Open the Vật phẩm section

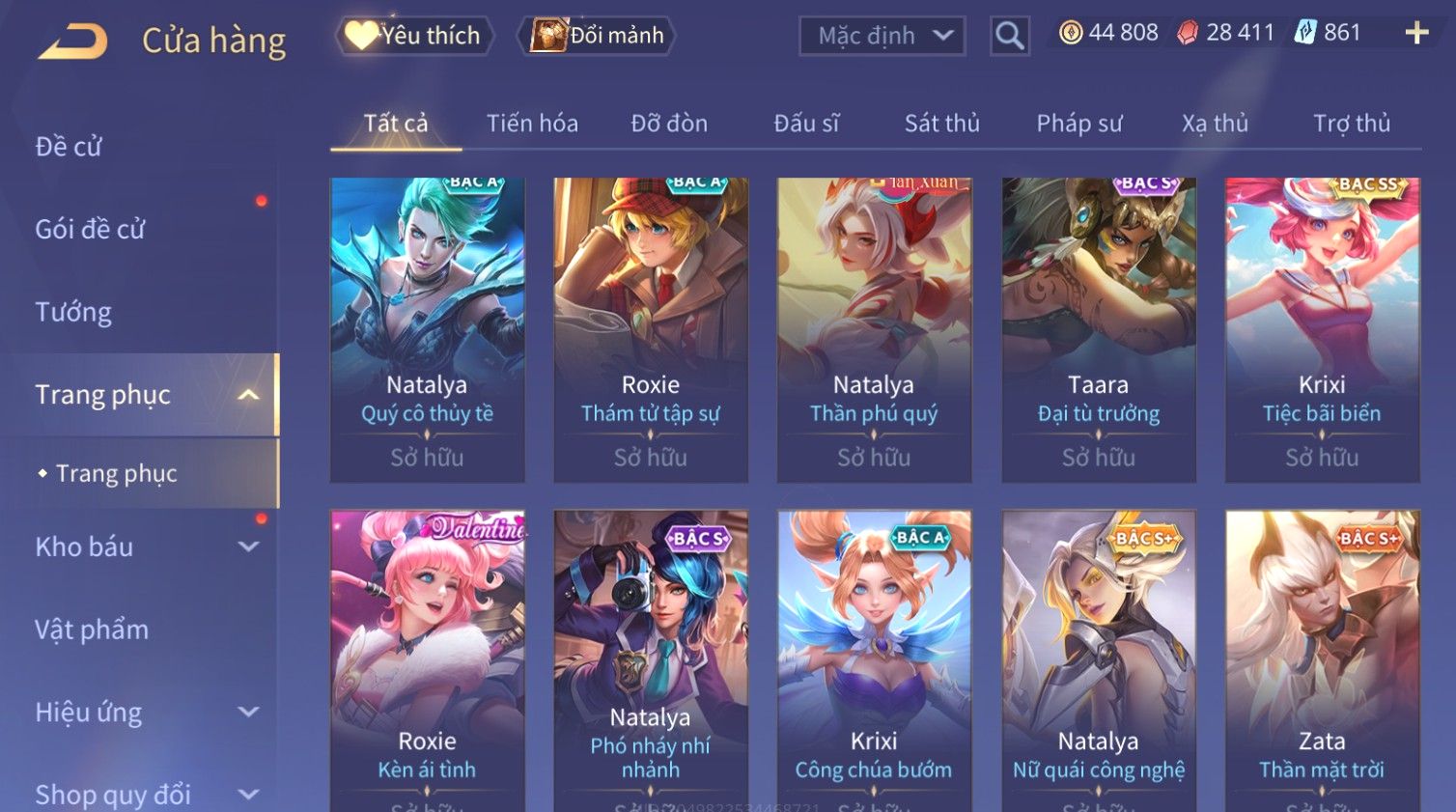tap(92, 630)
